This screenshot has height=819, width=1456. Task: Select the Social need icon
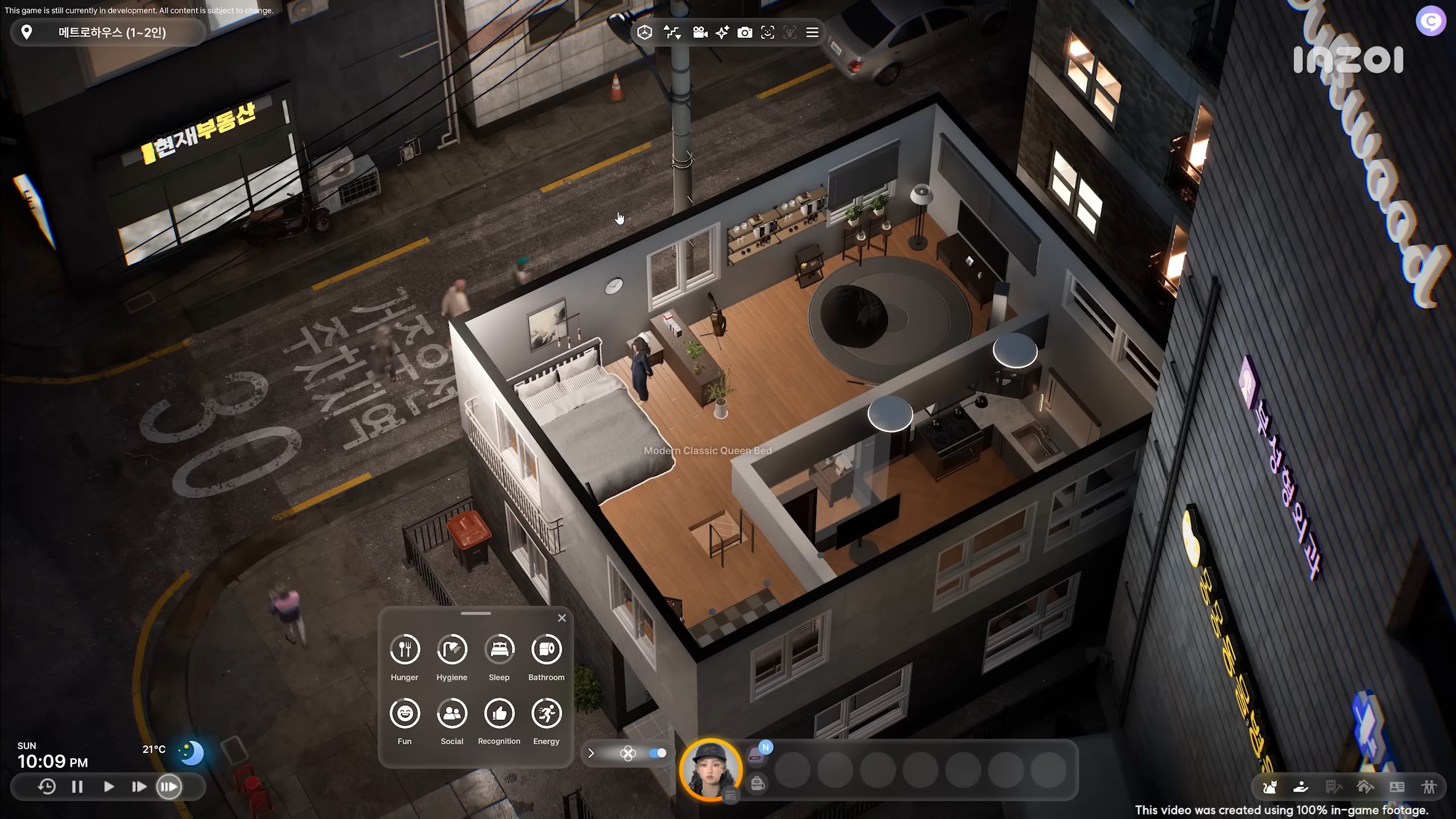[x=452, y=713]
